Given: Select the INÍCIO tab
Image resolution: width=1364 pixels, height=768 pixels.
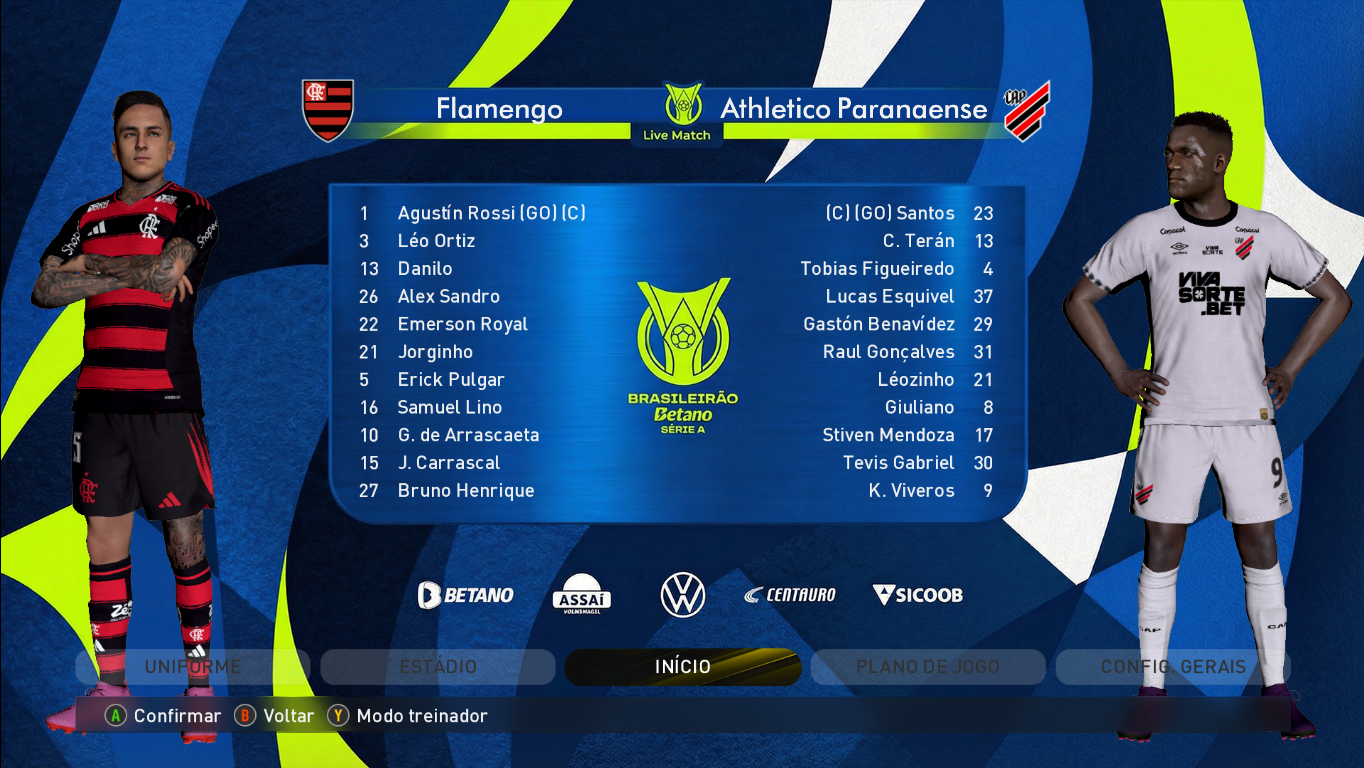Looking at the screenshot, I should pos(681,666).
